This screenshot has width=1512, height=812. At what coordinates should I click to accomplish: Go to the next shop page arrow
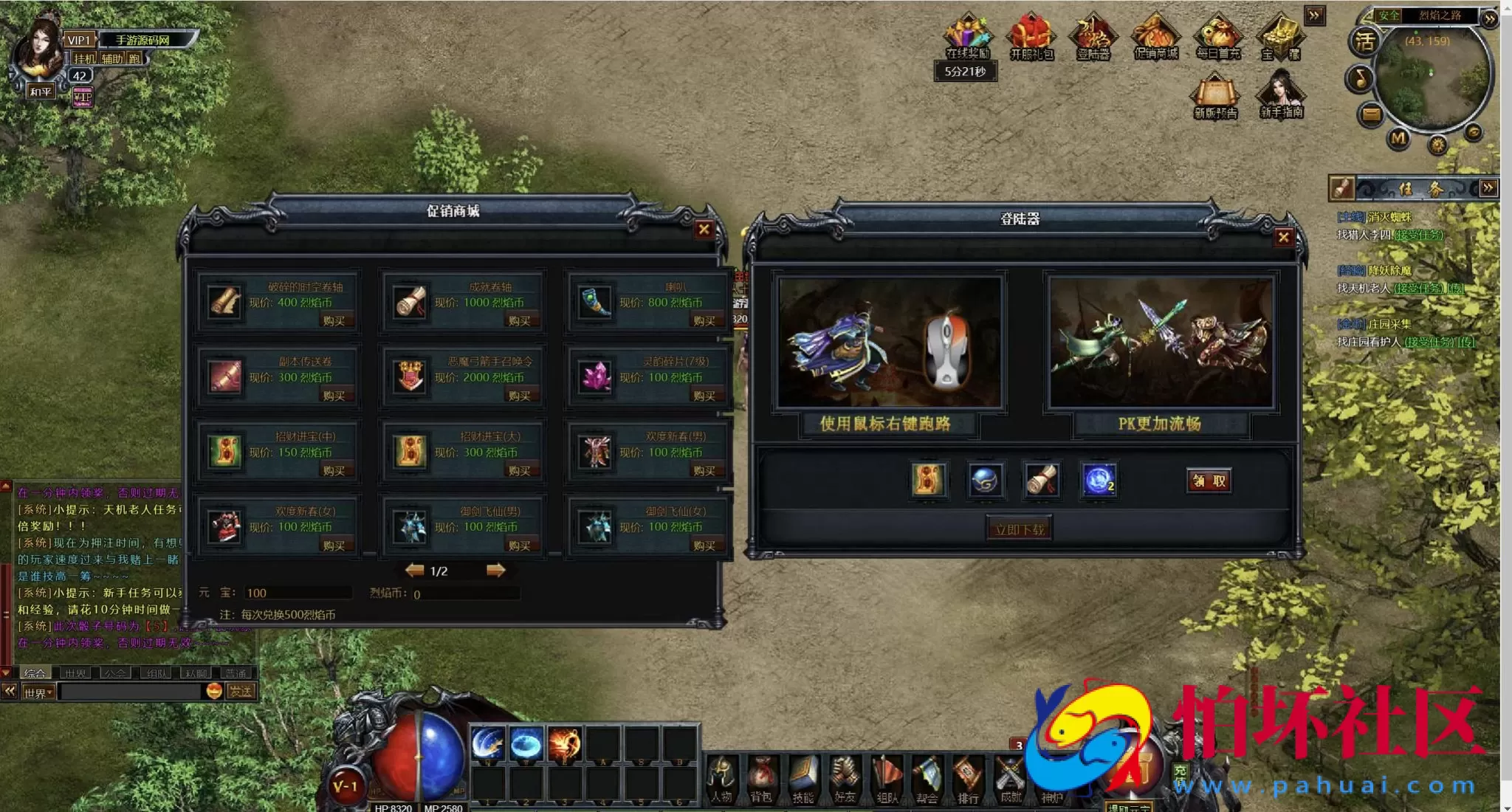[495, 570]
